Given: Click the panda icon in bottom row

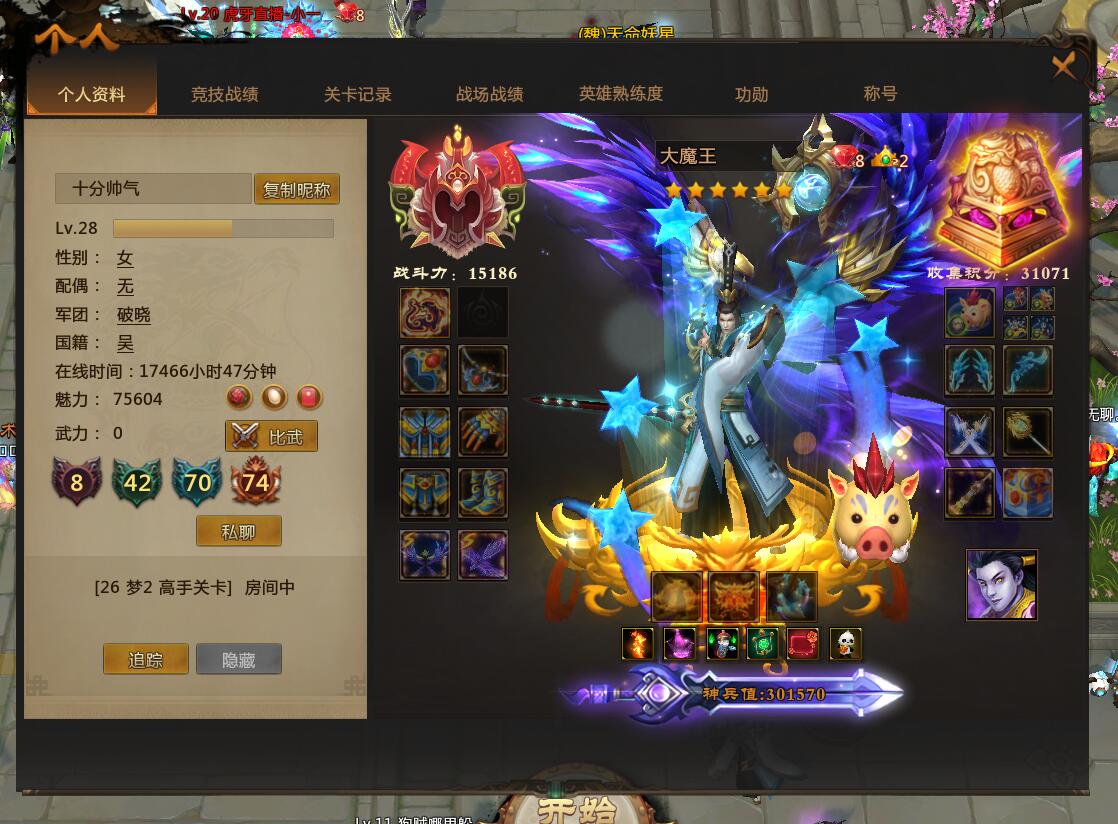Looking at the screenshot, I should [x=845, y=644].
